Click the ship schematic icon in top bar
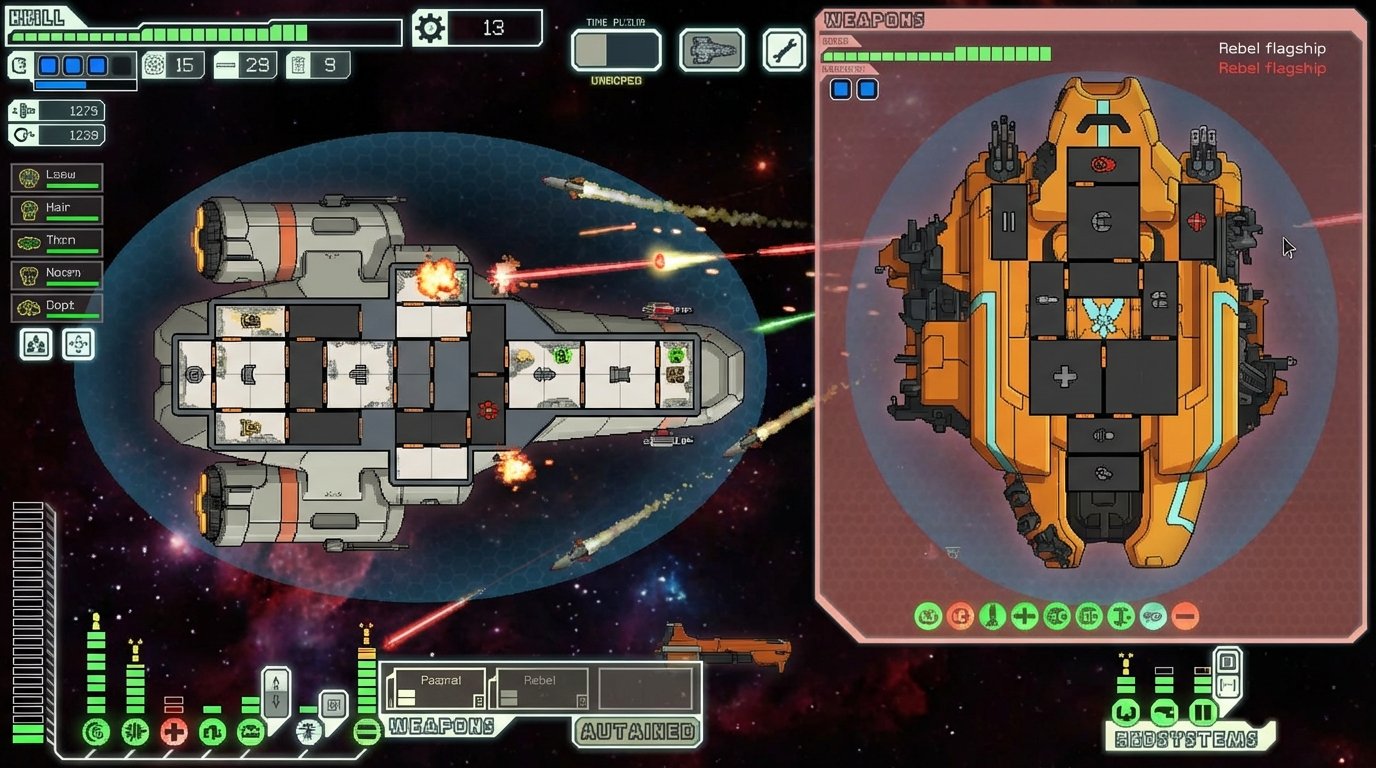This screenshot has height=768, width=1376. [714, 50]
